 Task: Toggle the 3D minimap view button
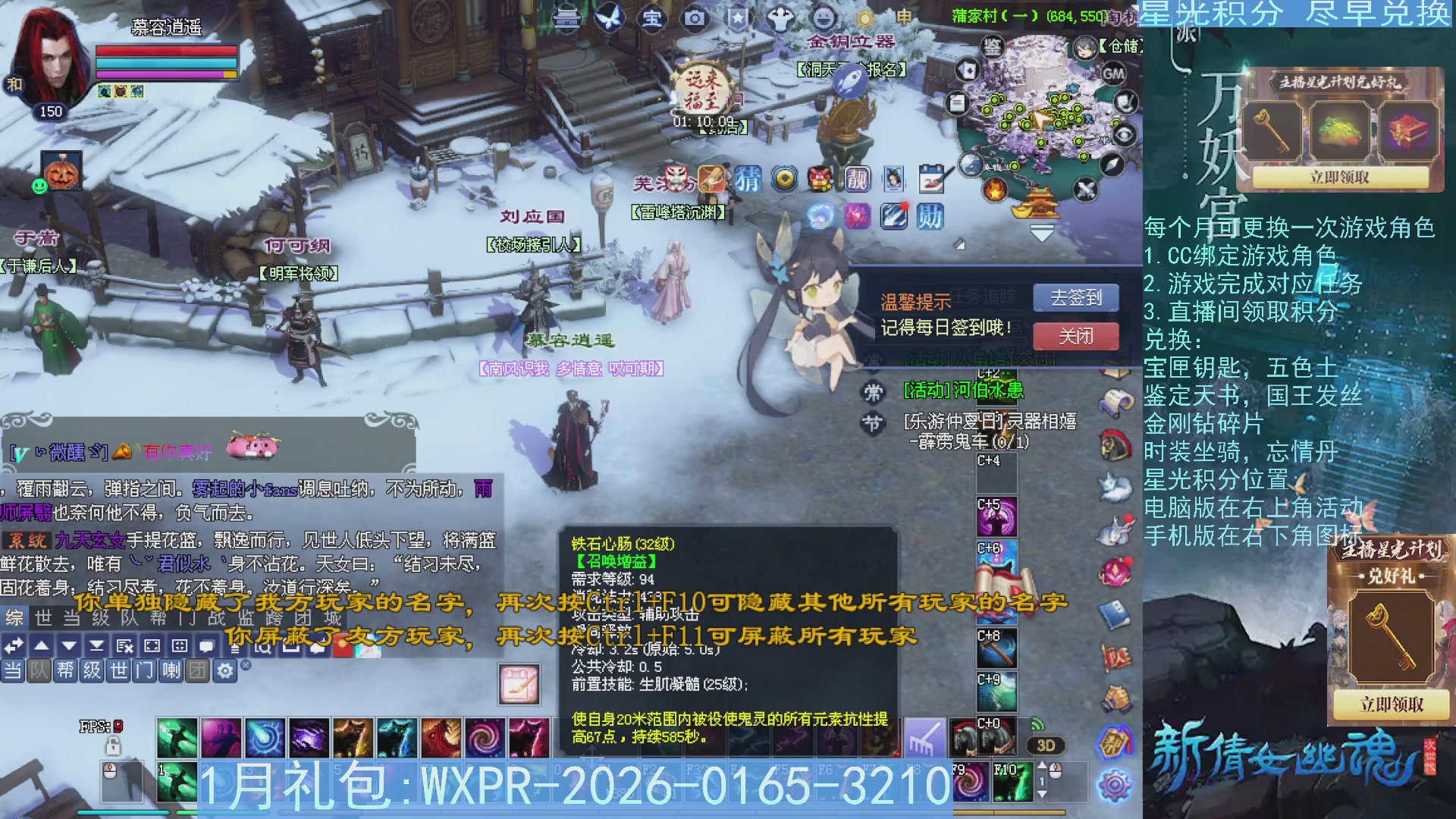1046,745
